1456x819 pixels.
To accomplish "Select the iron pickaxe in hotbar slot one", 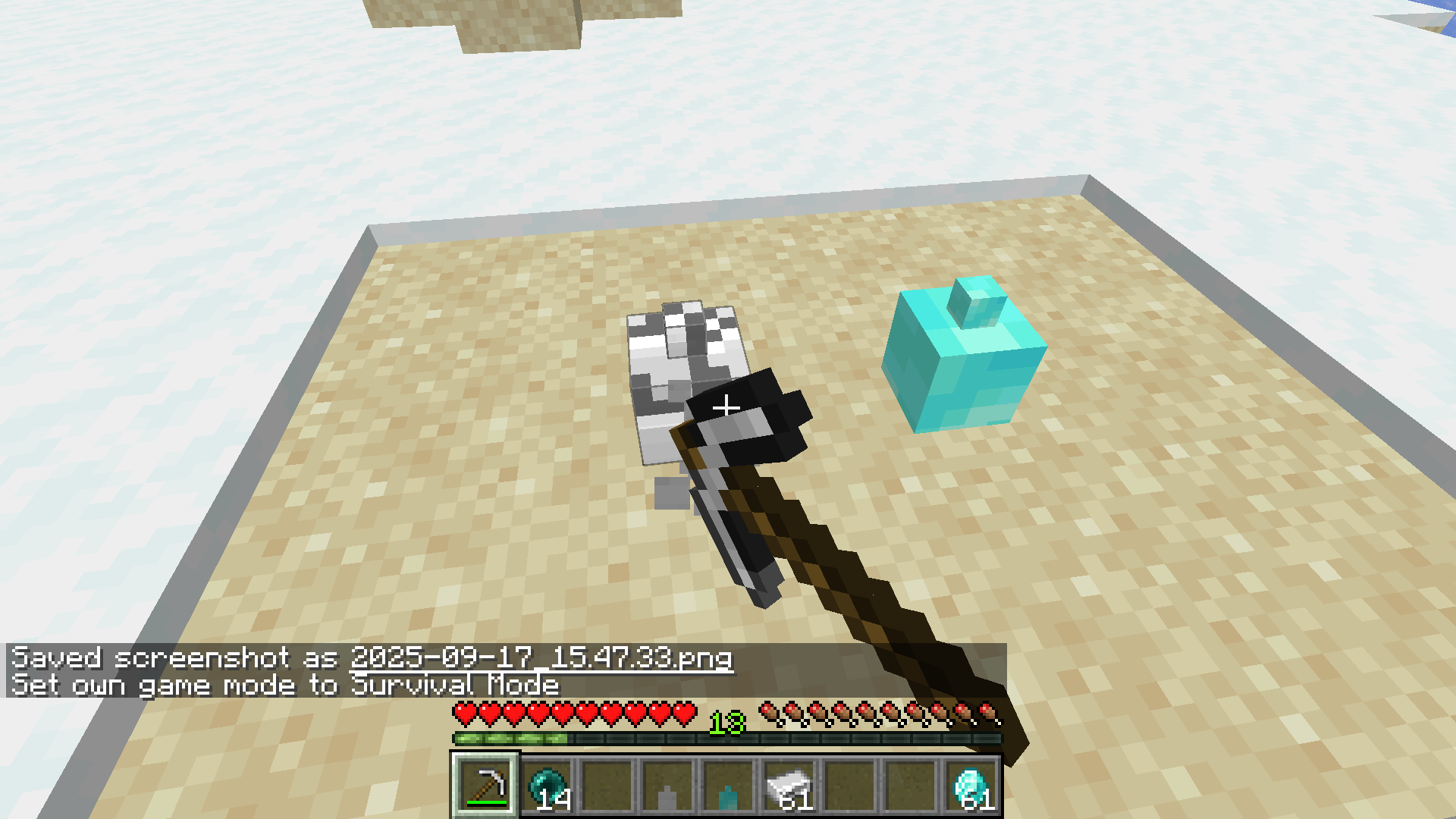I will (485, 785).
